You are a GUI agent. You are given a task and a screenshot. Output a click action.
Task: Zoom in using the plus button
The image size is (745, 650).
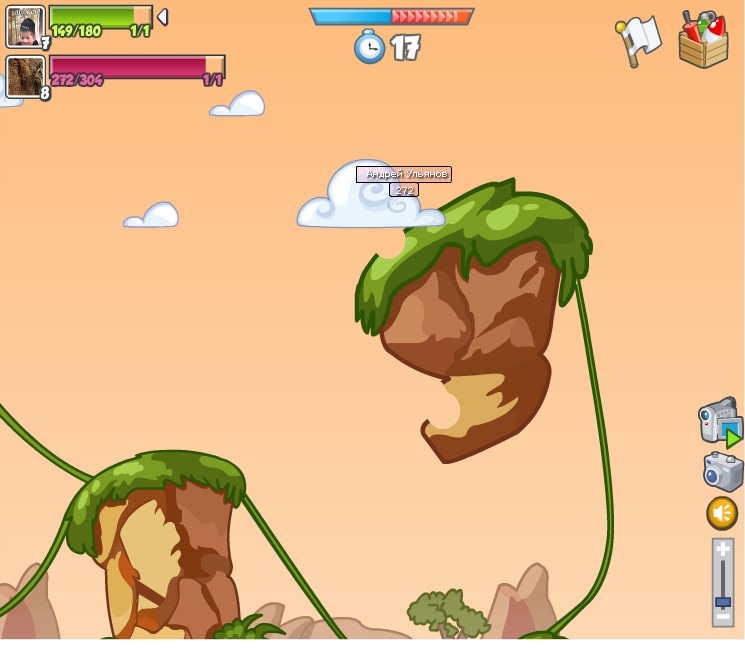click(722, 549)
